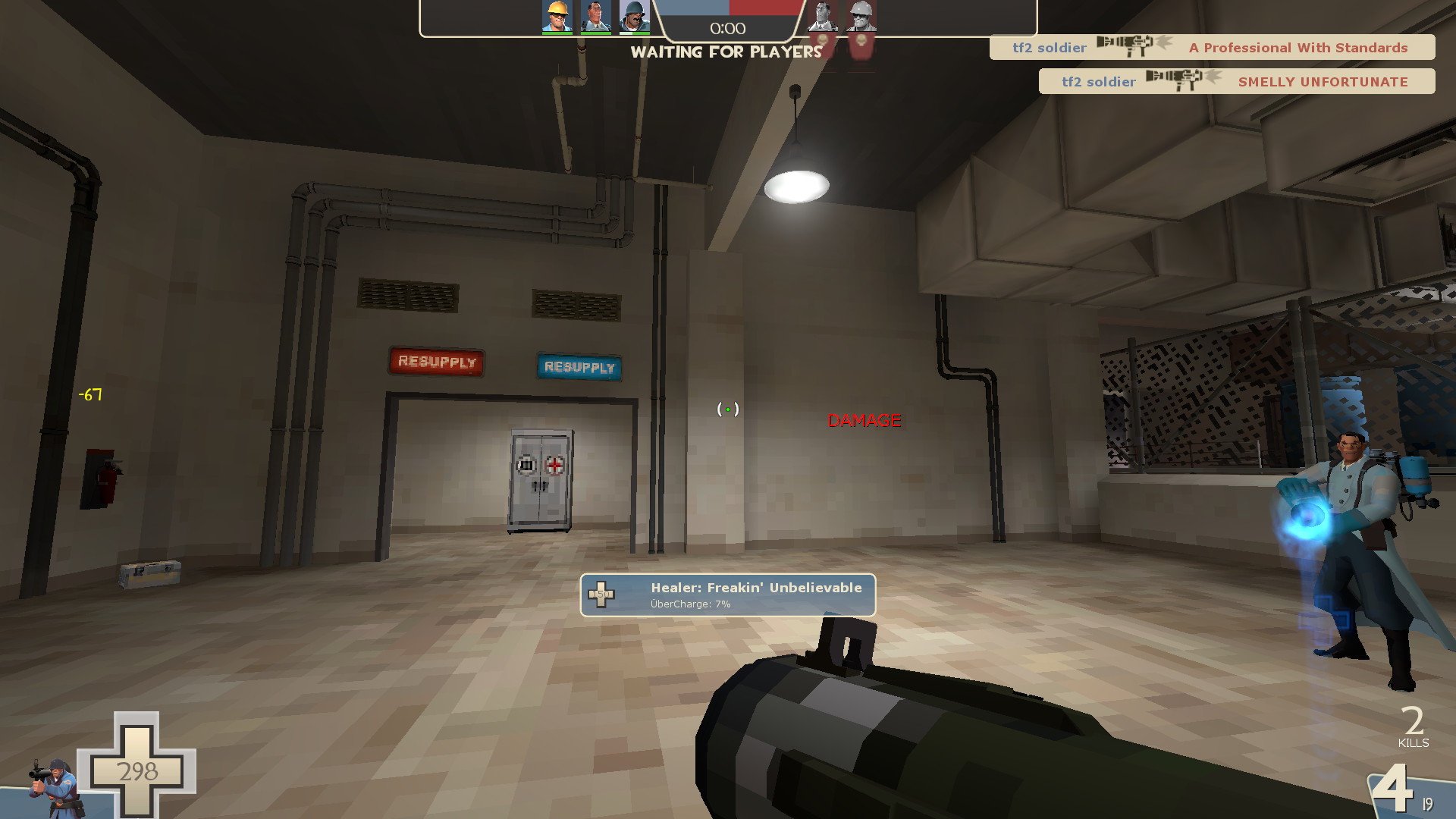Click the WAITING FOR PLAYERS banner text

727,52
